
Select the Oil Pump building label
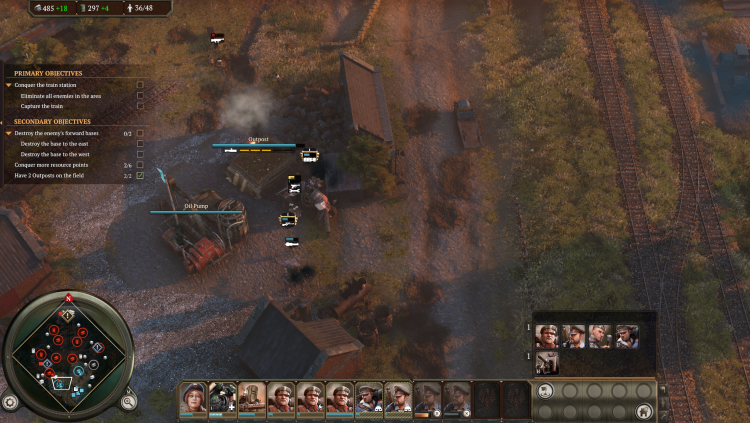pyautogui.click(x=196, y=206)
